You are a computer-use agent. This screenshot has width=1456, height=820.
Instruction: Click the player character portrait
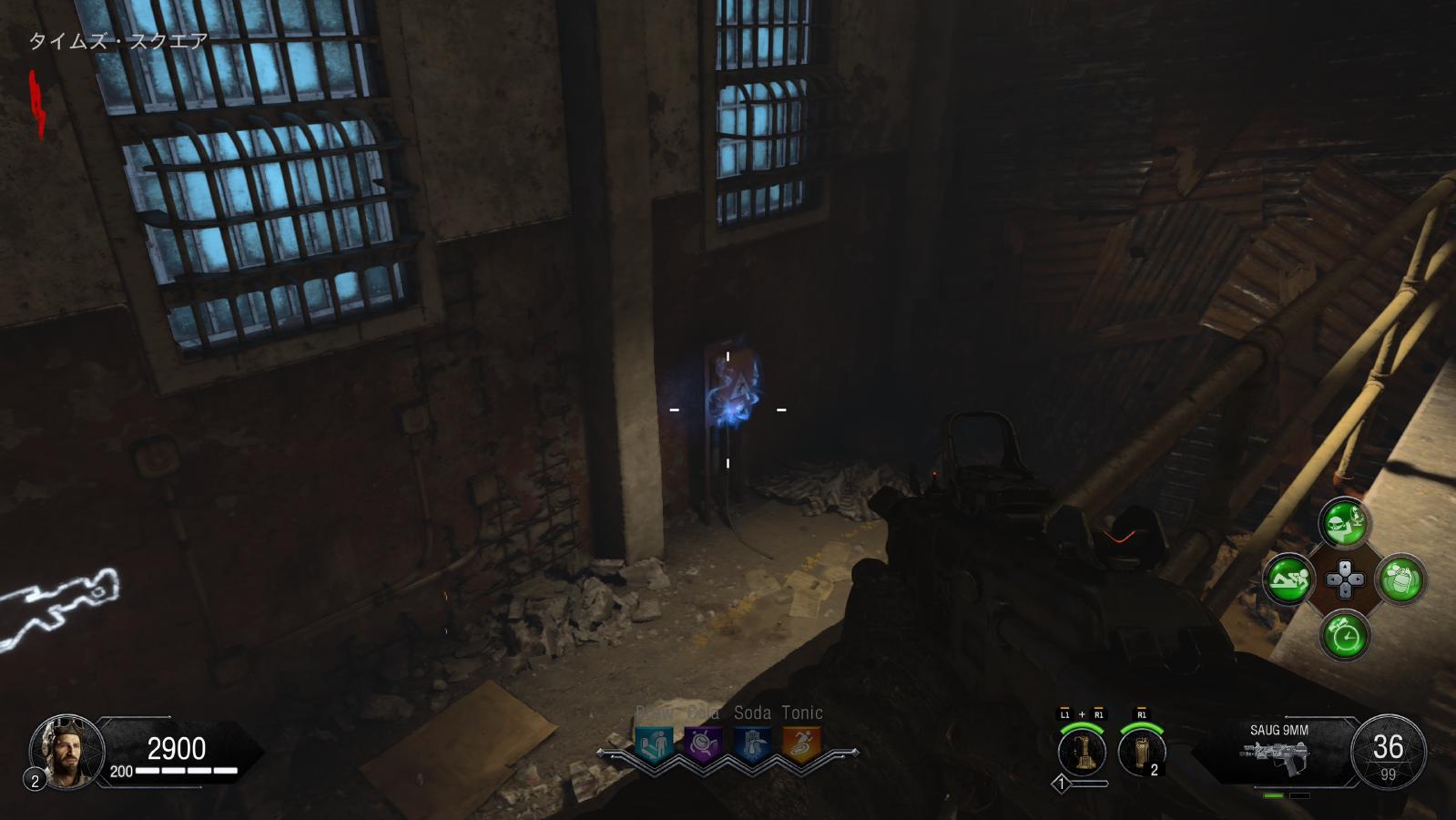(66, 750)
